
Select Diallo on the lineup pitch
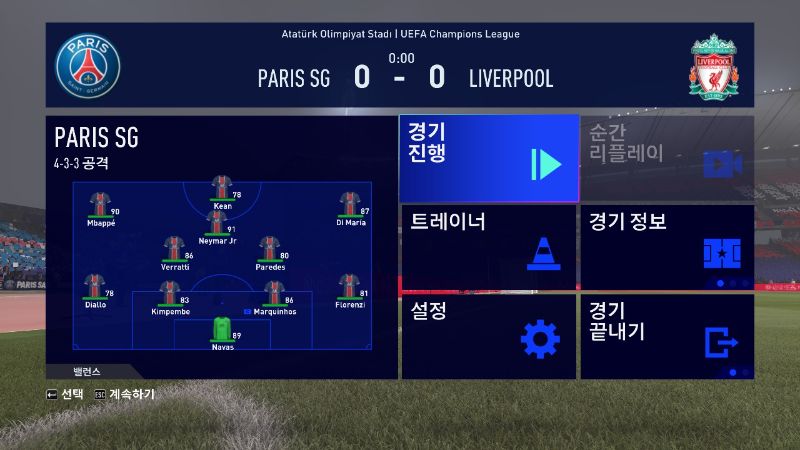[96, 286]
